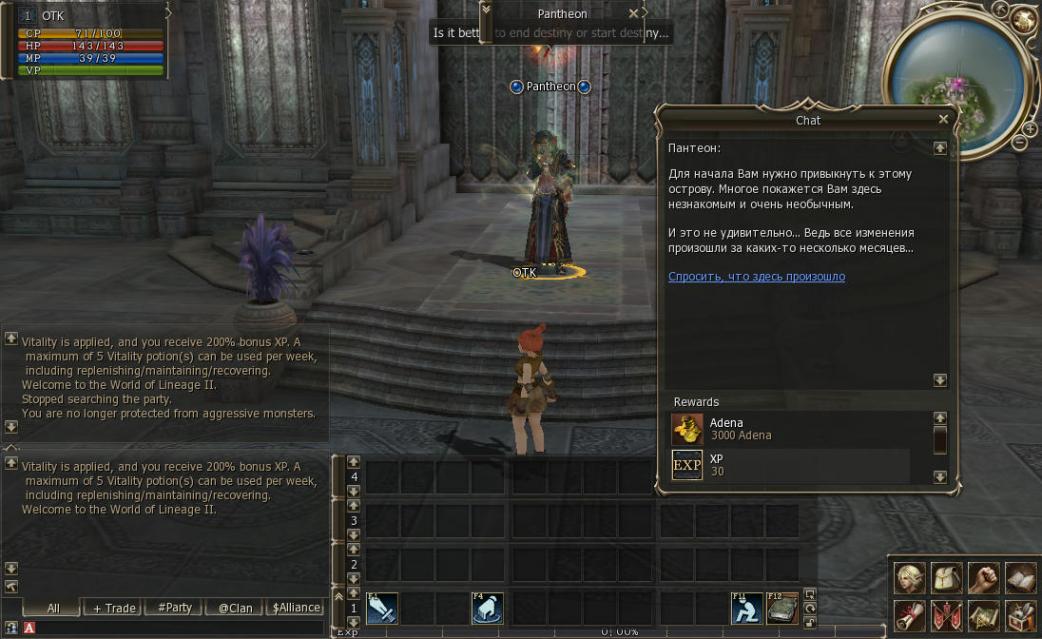The image size is (1042, 639).
Task: Show the $Alliance chat tab
Action: click(x=296, y=608)
